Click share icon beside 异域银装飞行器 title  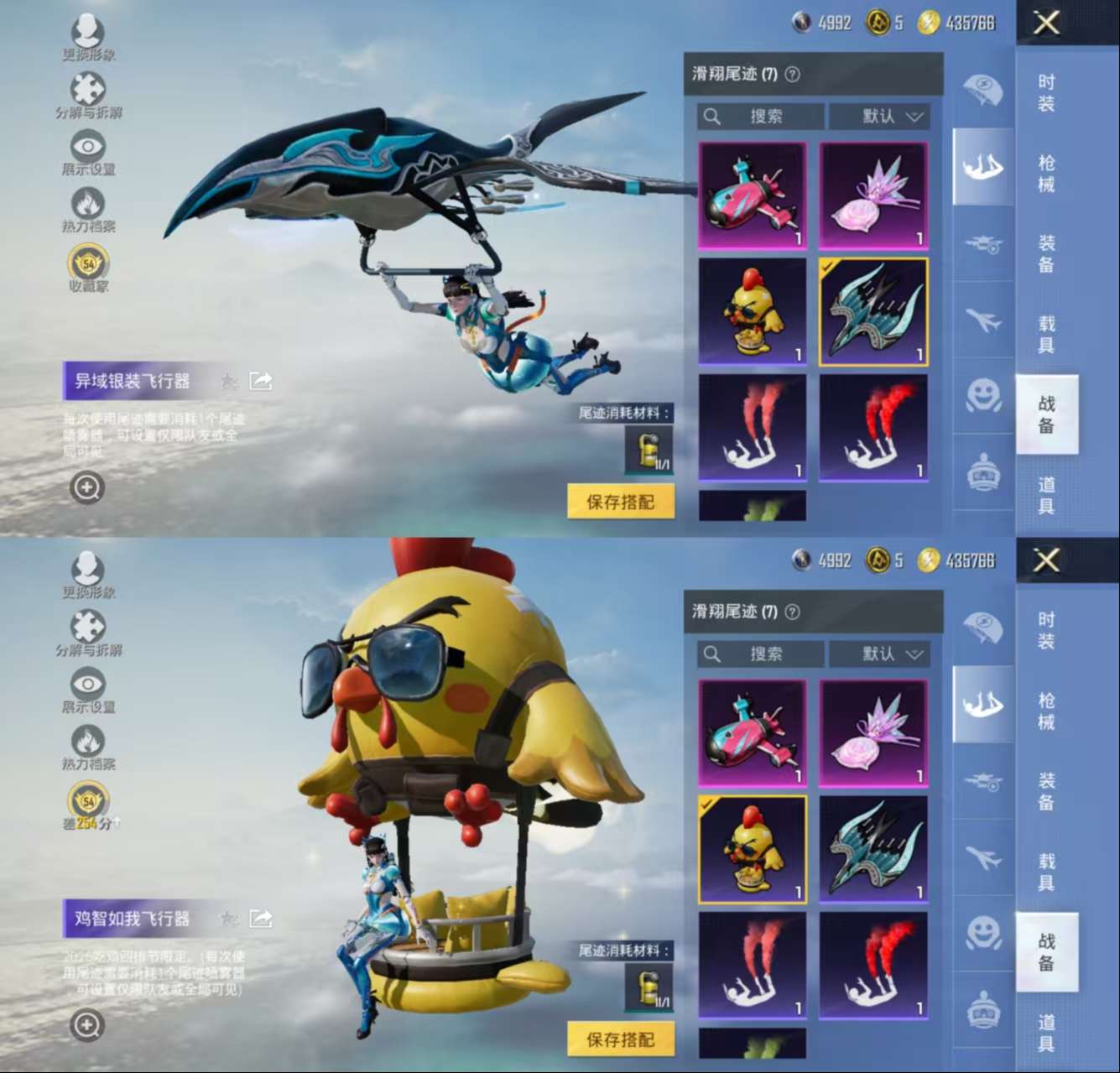tap(261, 382)
